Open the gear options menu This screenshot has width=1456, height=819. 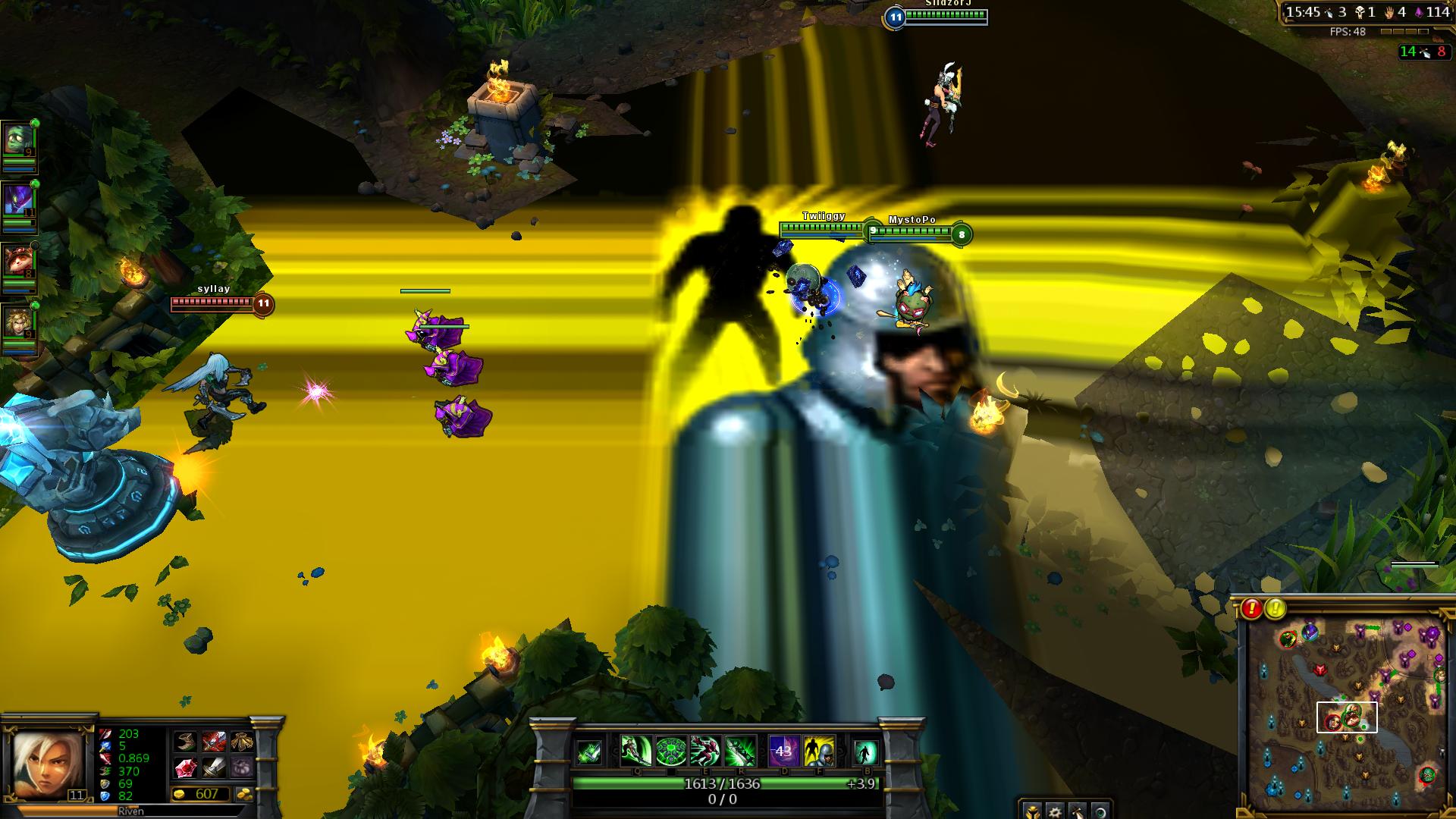pos(1055,811)
